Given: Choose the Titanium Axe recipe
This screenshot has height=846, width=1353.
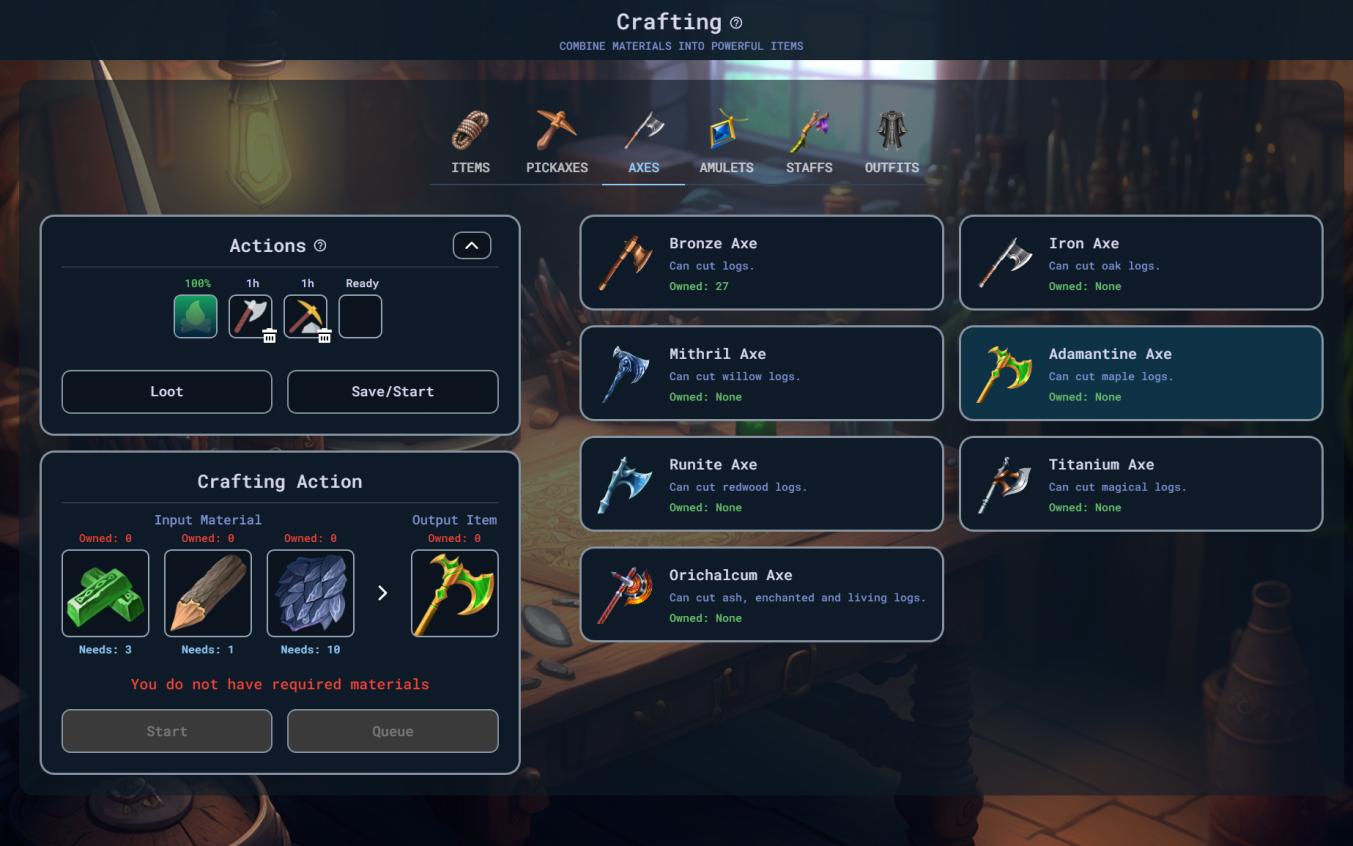Looking at the screenshot, I should (1140, 484).
